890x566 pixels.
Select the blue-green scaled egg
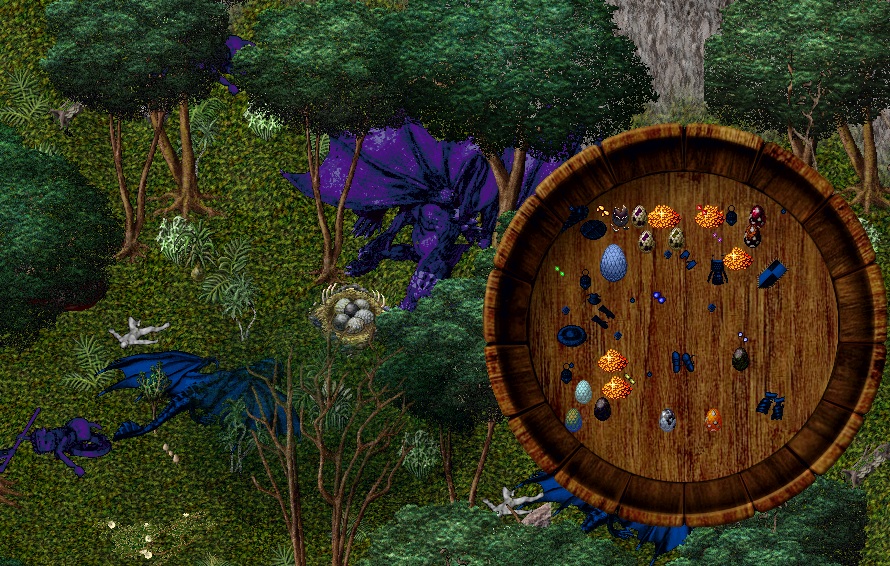(x=573, y=420)
